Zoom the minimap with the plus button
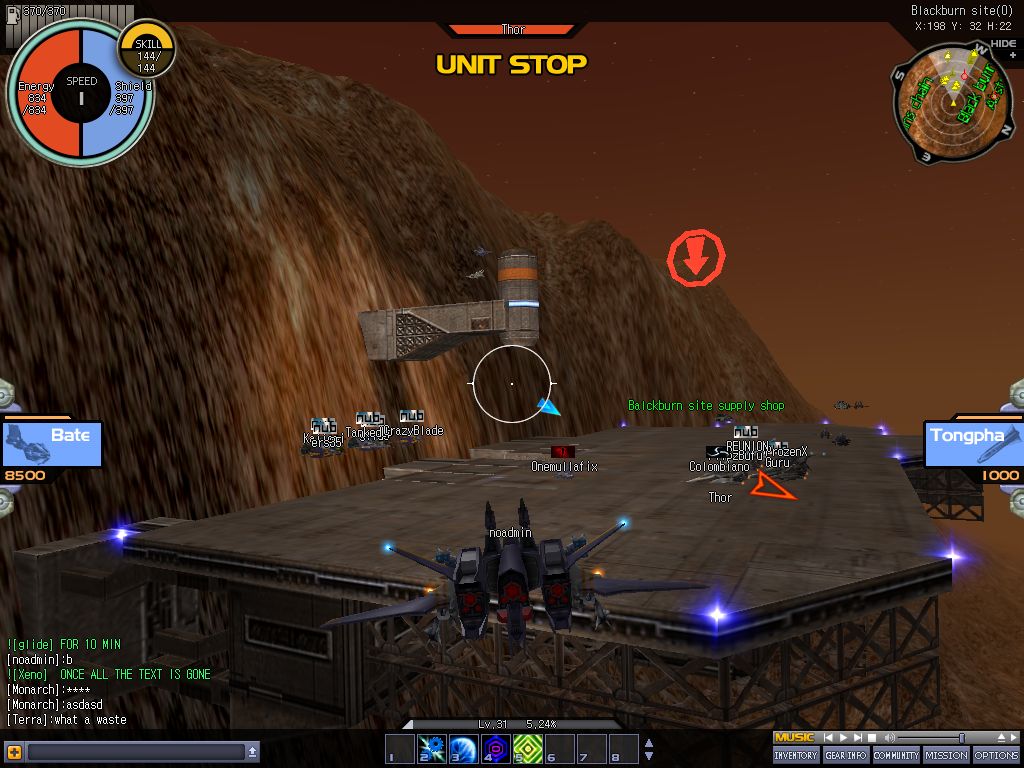Screen dimensions: 1024x768 (1012, 56)
